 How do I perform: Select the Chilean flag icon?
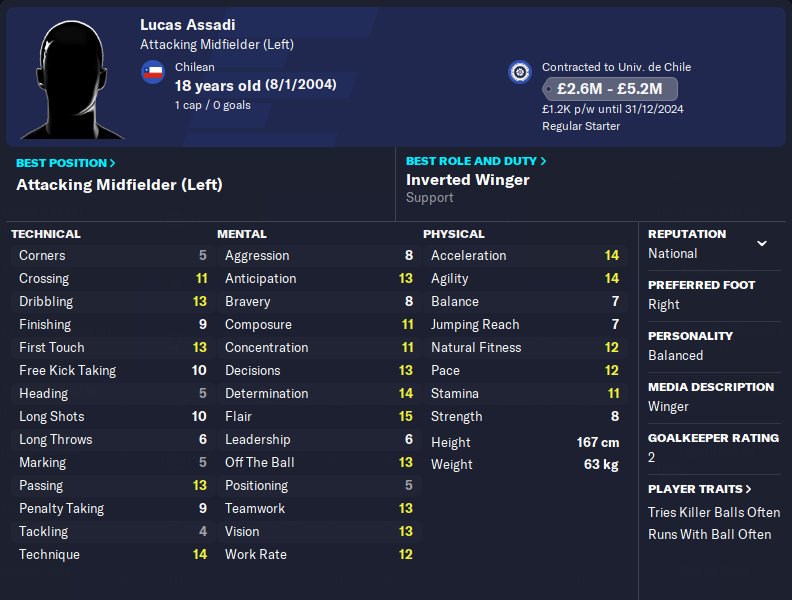click(153, 72)
